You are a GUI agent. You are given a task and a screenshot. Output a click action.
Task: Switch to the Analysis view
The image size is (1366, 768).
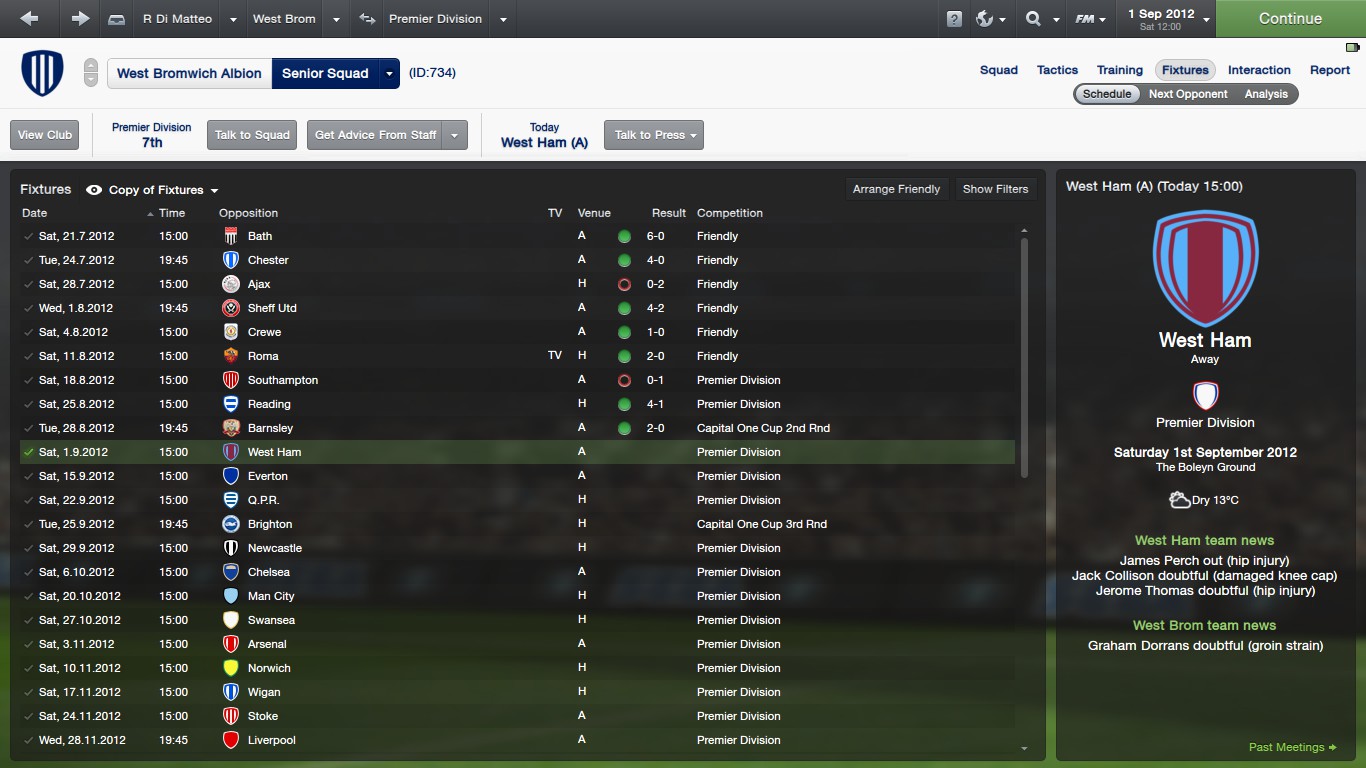(x=1266, y=94)
